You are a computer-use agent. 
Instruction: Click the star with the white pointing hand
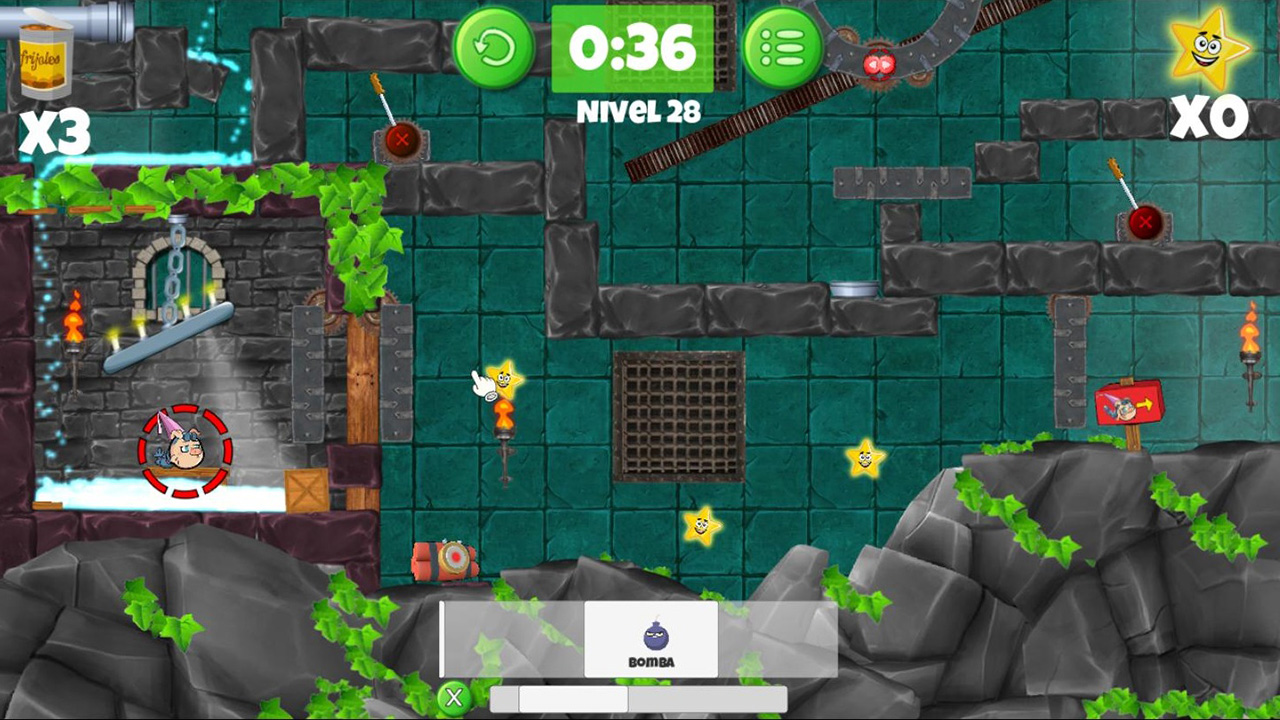point(504,380)
